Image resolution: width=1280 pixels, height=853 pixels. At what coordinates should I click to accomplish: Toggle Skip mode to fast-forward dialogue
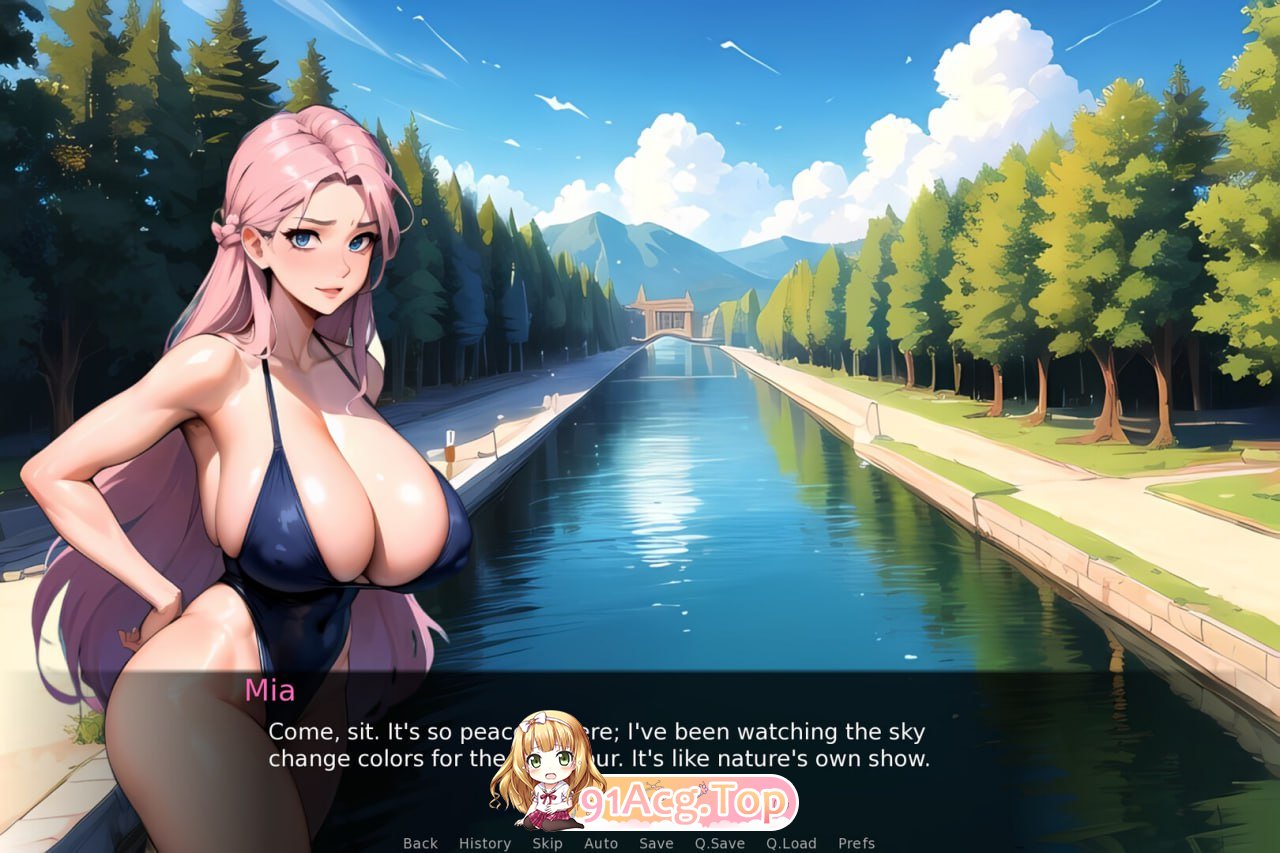tap(547, 843)
